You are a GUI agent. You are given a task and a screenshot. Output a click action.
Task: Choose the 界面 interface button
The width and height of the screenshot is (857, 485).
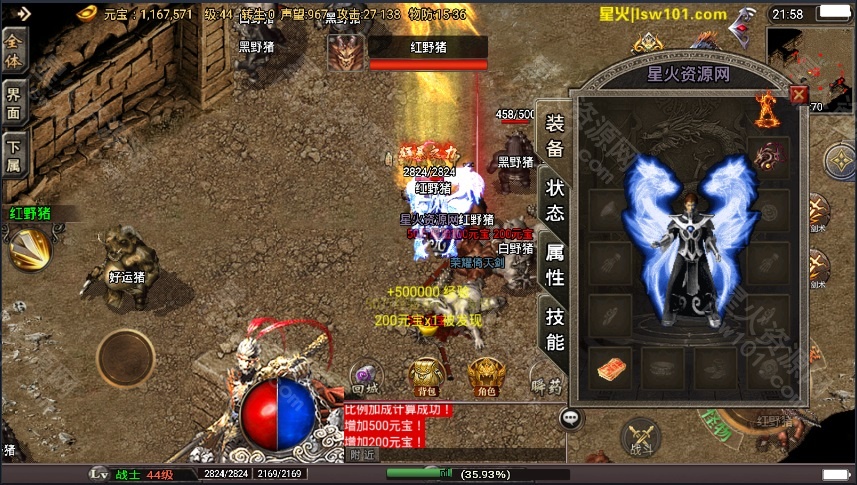(14, 104)
